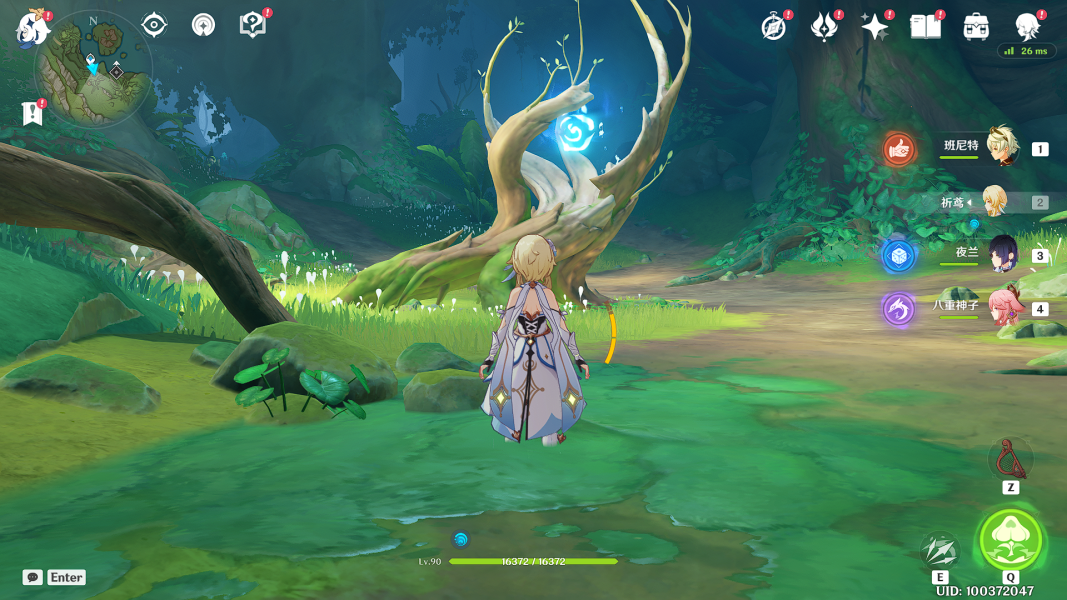The width and height of the screenshot is (1067, 600).
Task: Open the Paimon main menu
Action: click(32, 28)
